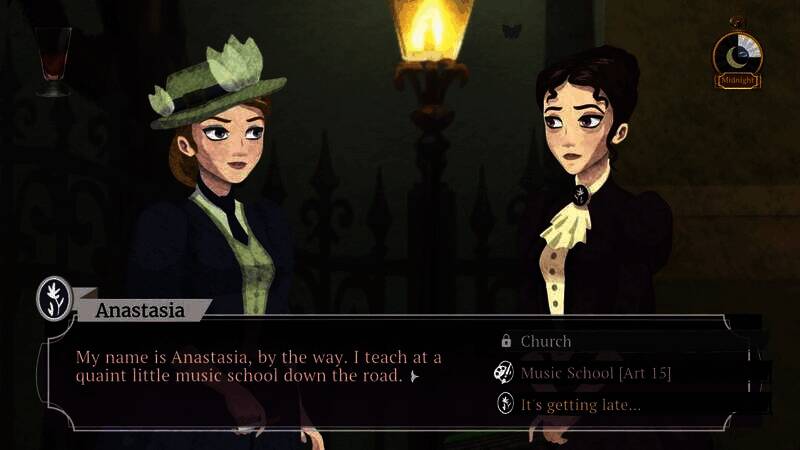Click Anastasia's flower portrait emblem

tap(54, 297)
